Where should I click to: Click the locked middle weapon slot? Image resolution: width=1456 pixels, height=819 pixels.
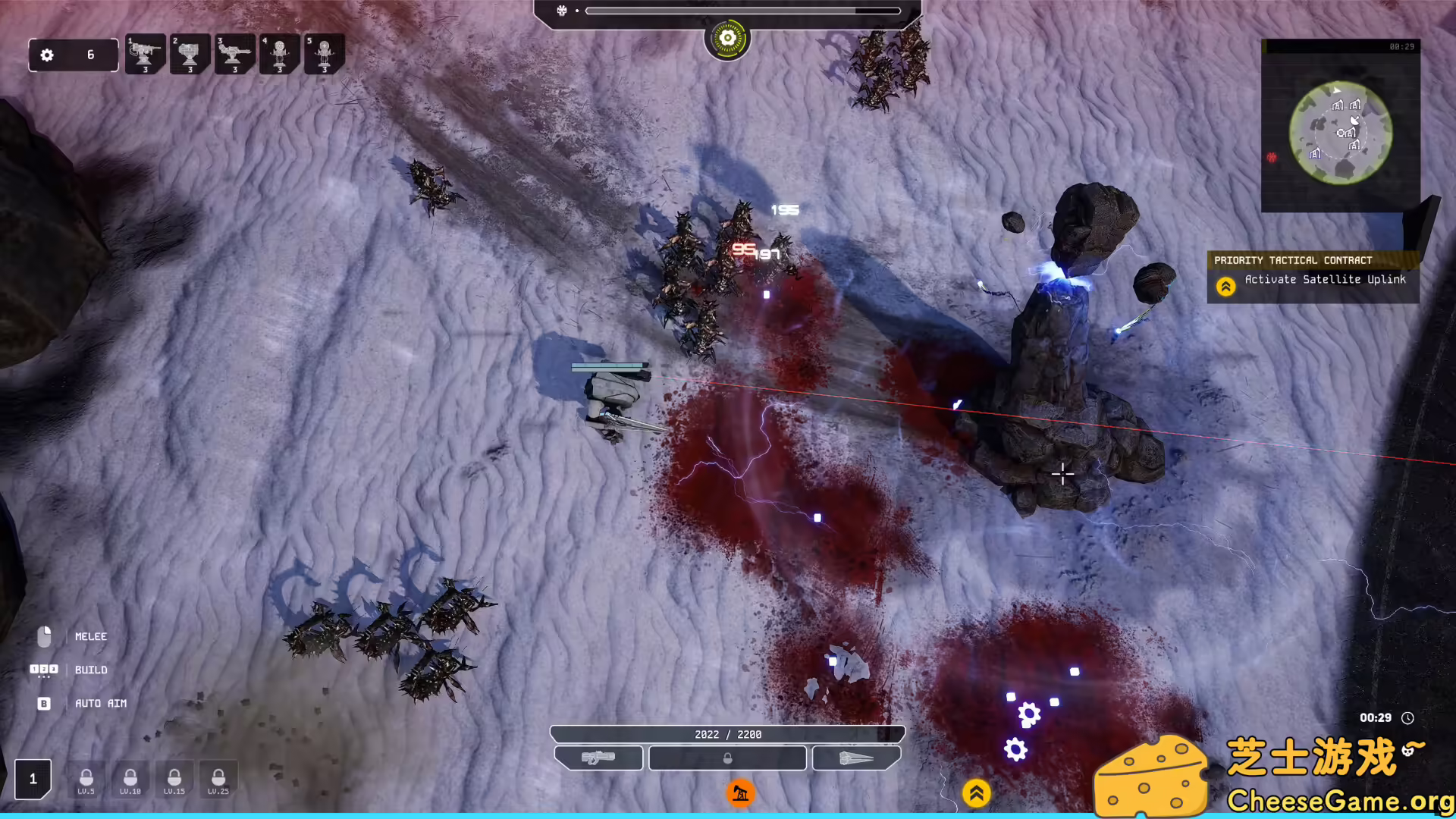tap(727, 758)
